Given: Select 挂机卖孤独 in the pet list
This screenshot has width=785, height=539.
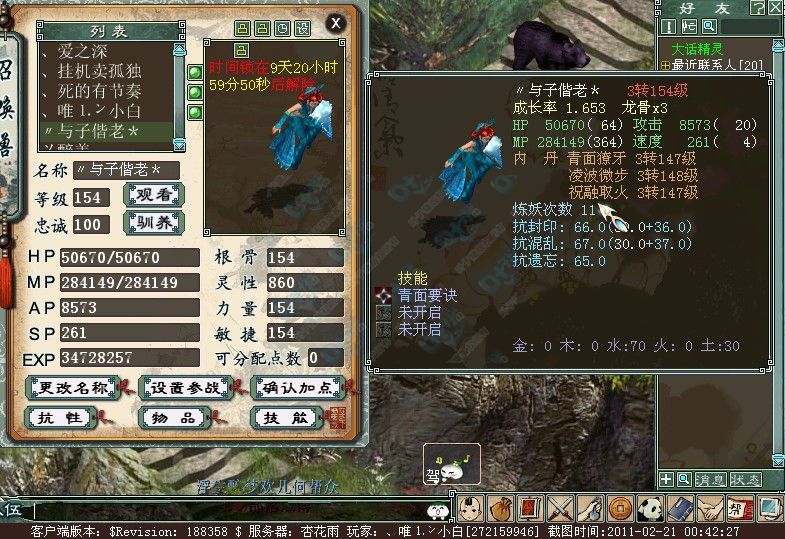Looking at the screenshot, I should pos(97,70).
